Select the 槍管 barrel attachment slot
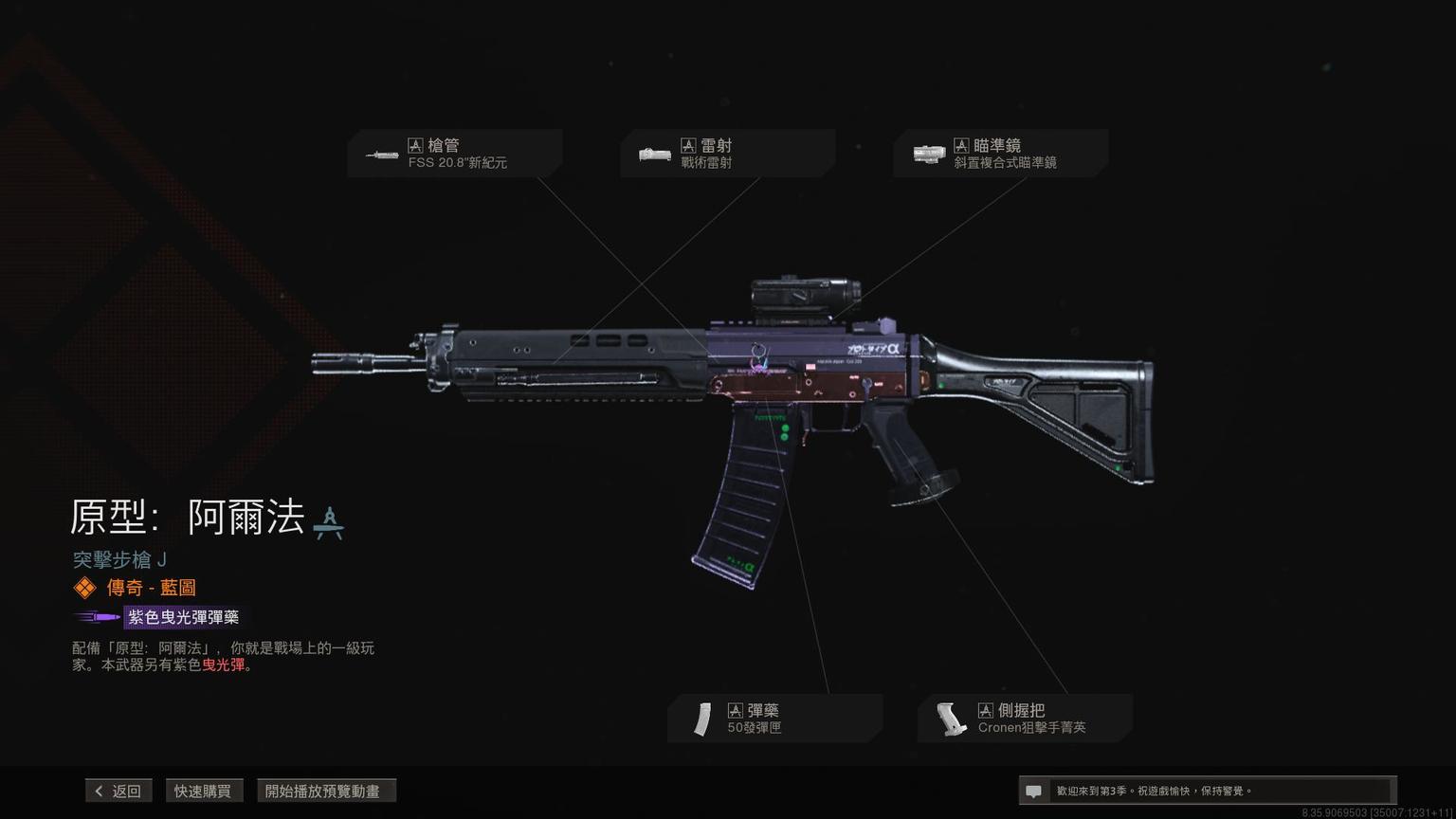Viewport: 1456px width, 819px height. click(455, 154)
